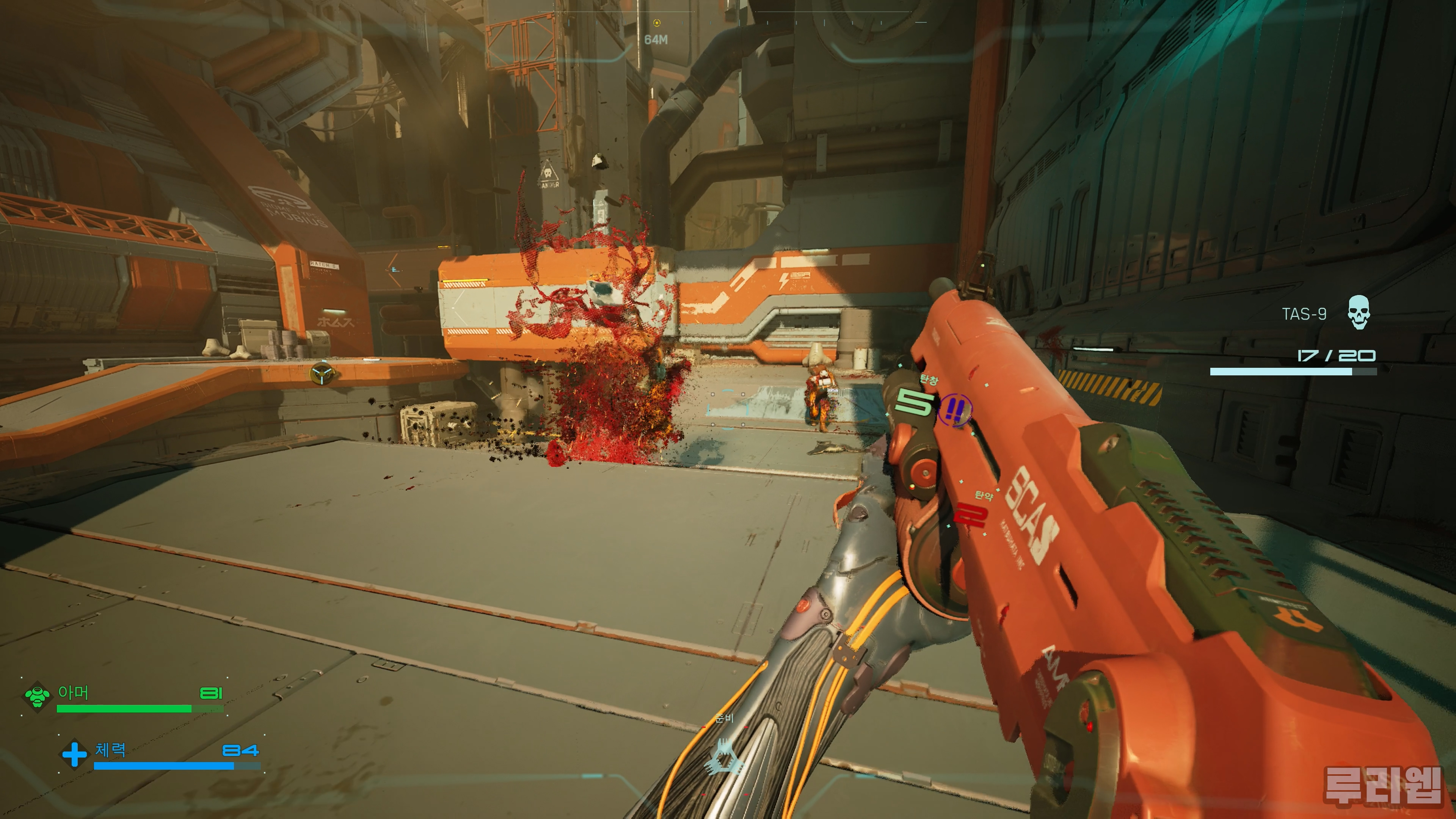Select the TAS-9 skull icon
The image size is (1456, 819).
pos(1358,312)
